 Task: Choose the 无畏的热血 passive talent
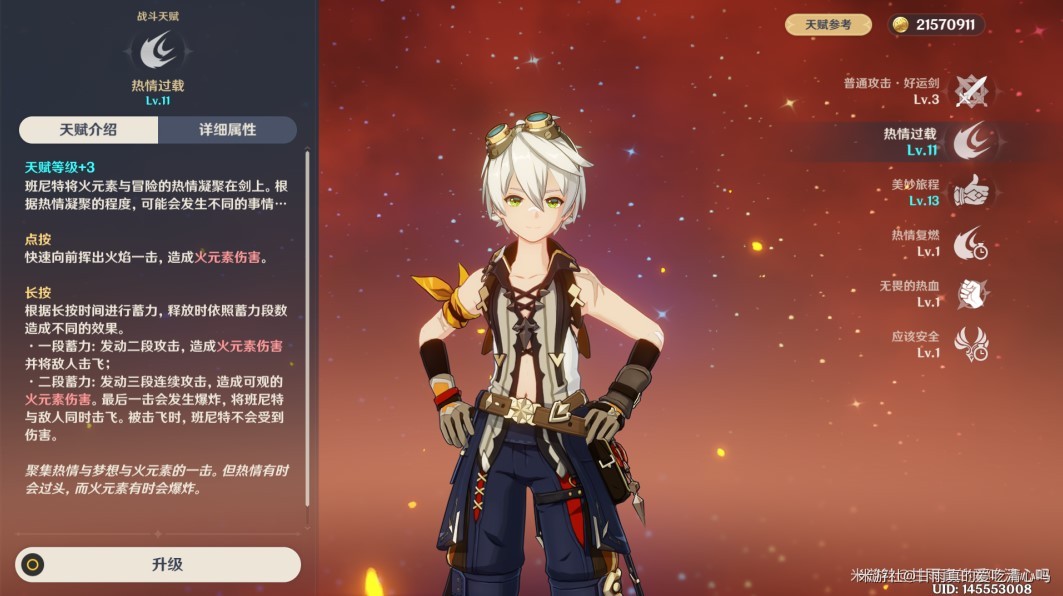[x=969, y=294]
